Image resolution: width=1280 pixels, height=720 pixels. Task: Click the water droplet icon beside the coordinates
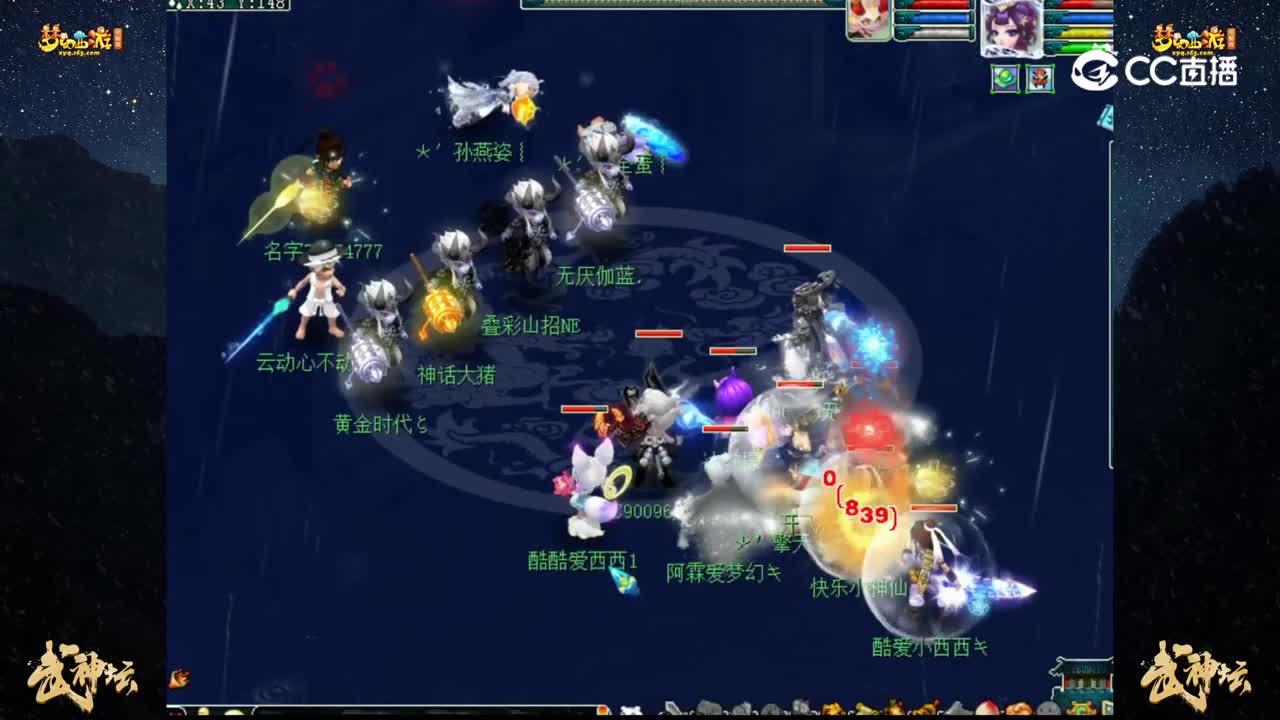click(x=173, y=6)
